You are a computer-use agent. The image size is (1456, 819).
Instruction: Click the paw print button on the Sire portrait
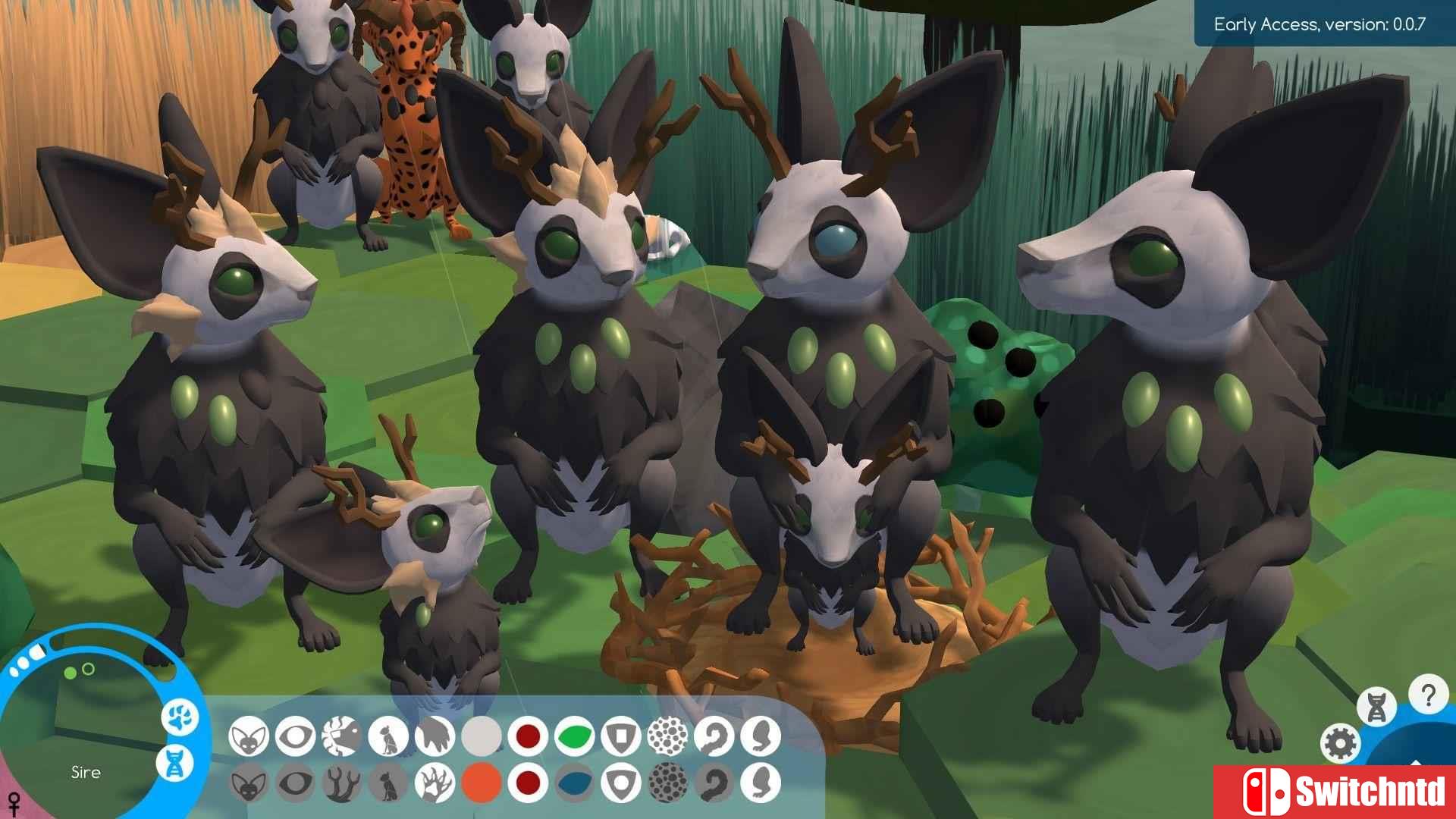[x=180, y=717]
